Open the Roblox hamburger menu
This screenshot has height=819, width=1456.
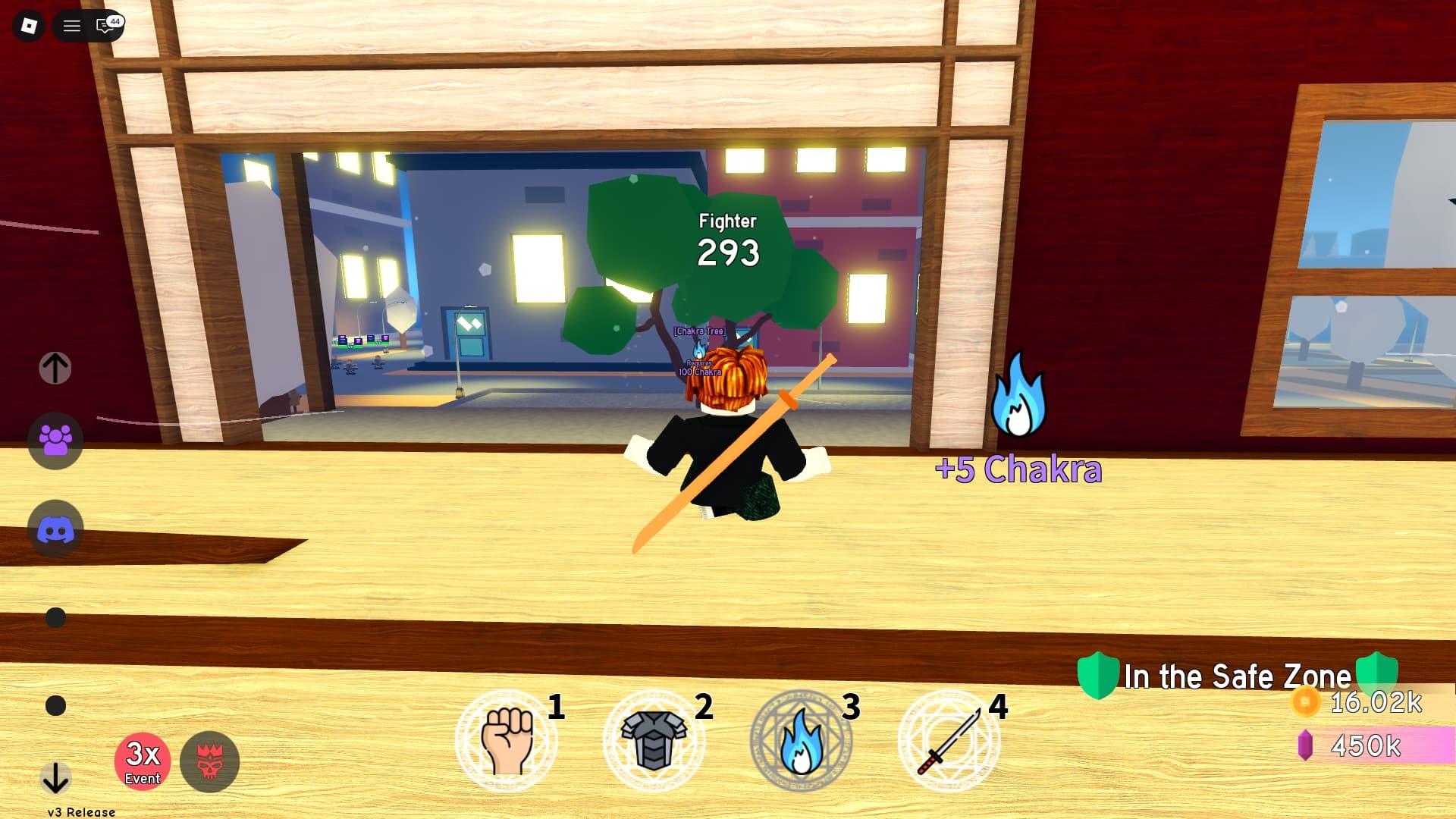(x=72, y=25)
